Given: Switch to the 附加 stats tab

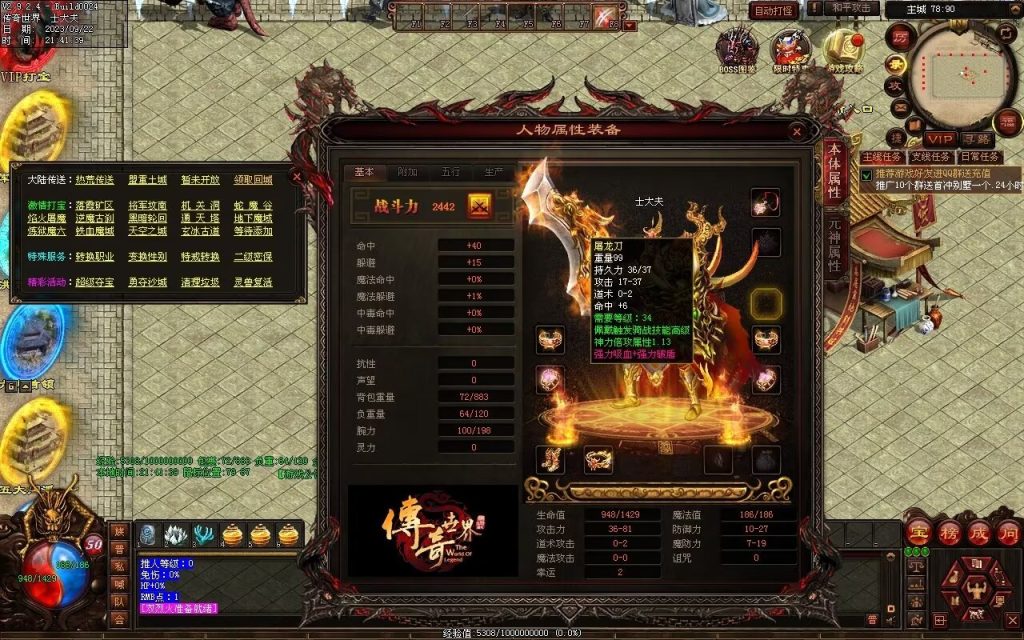Looking at the screenshot, I should [x=407, y=172].
